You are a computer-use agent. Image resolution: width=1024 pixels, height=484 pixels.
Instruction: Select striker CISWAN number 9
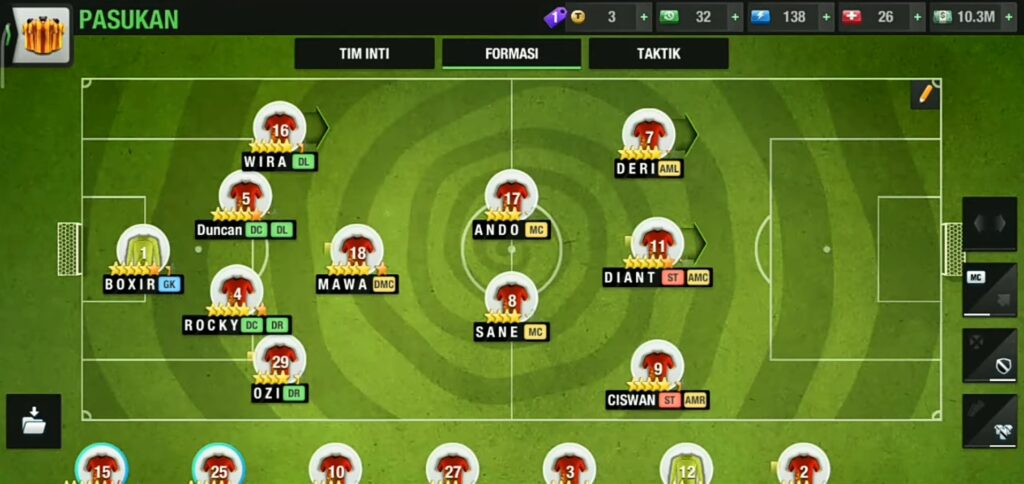point(657,367)
